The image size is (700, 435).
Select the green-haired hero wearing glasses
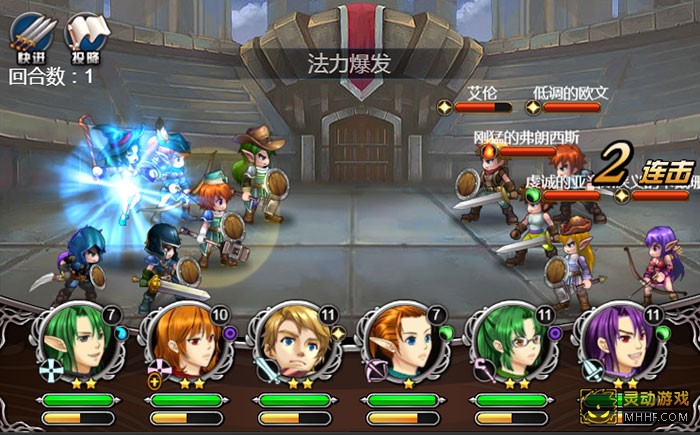(x=510, y=343)
